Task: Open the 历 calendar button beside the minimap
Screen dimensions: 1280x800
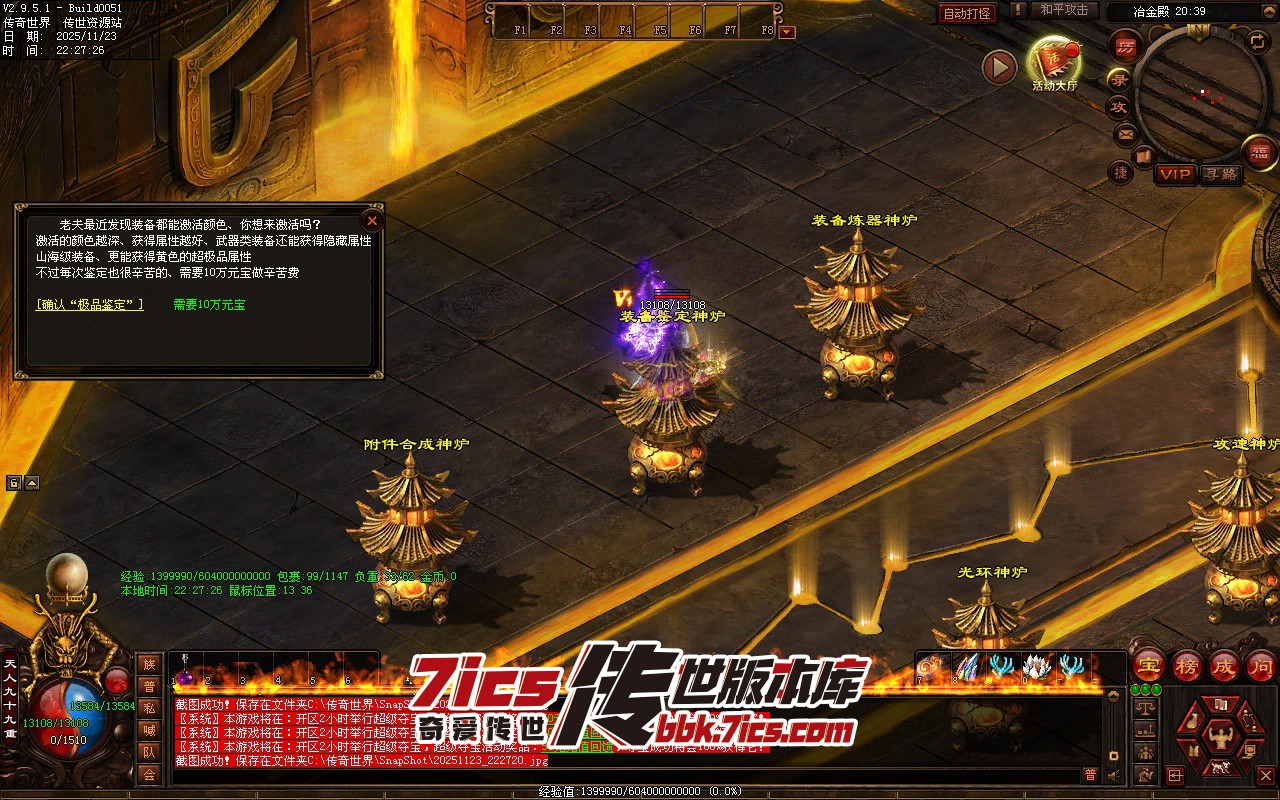Action: click(1125, 46)
